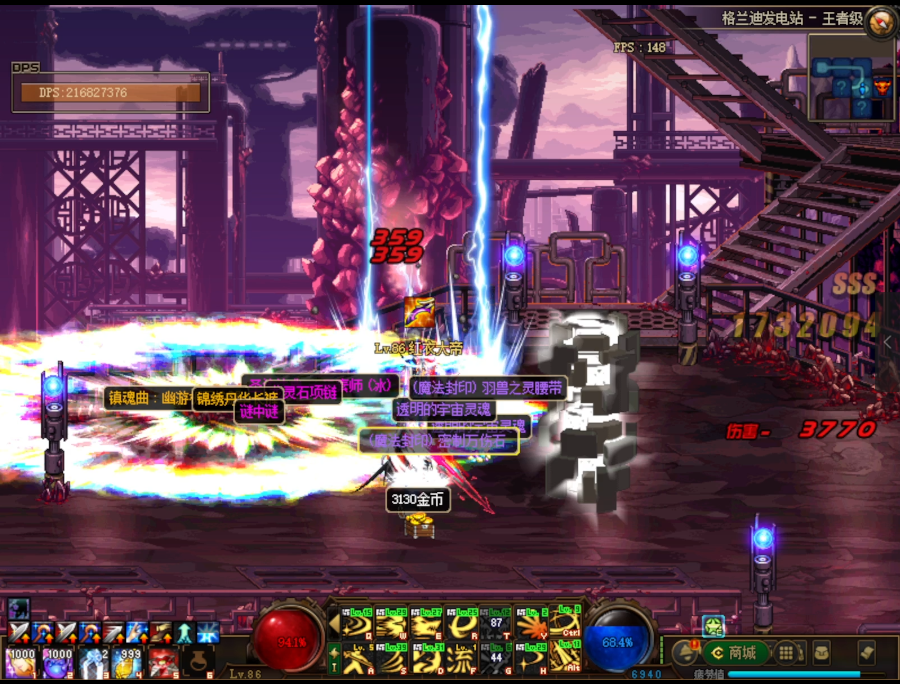Screen dimensions: 900x684
Task: Click the skill bar left arrow expander
Action: click(334, 625)
